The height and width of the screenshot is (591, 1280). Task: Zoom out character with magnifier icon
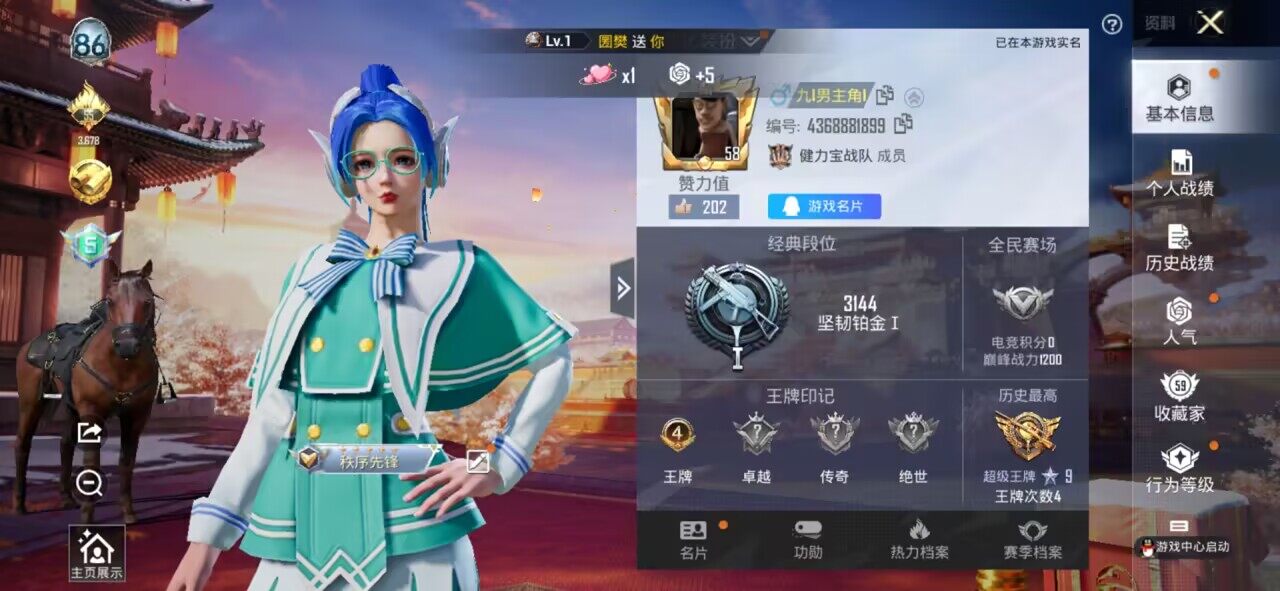(89, 484)
